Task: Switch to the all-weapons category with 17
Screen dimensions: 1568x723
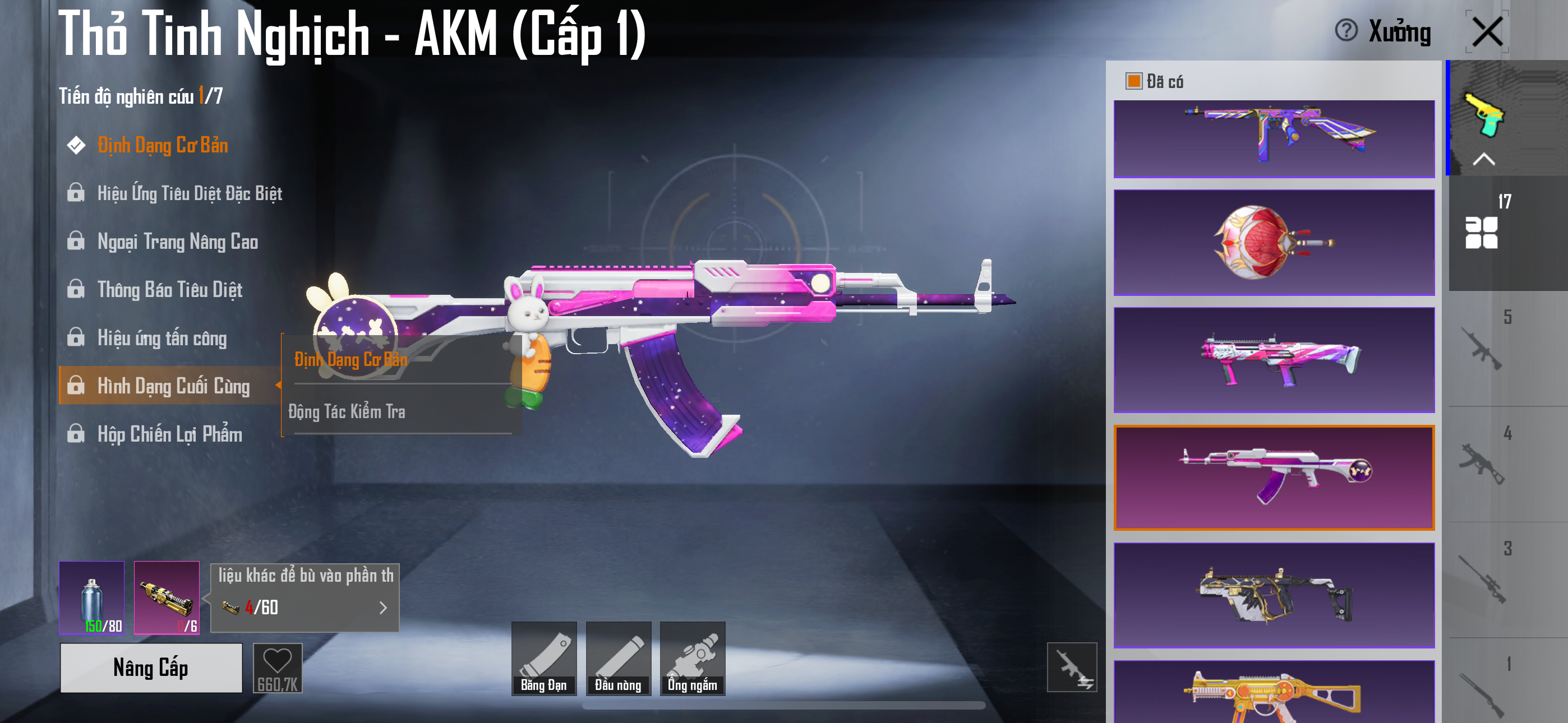Action: 1482,231
